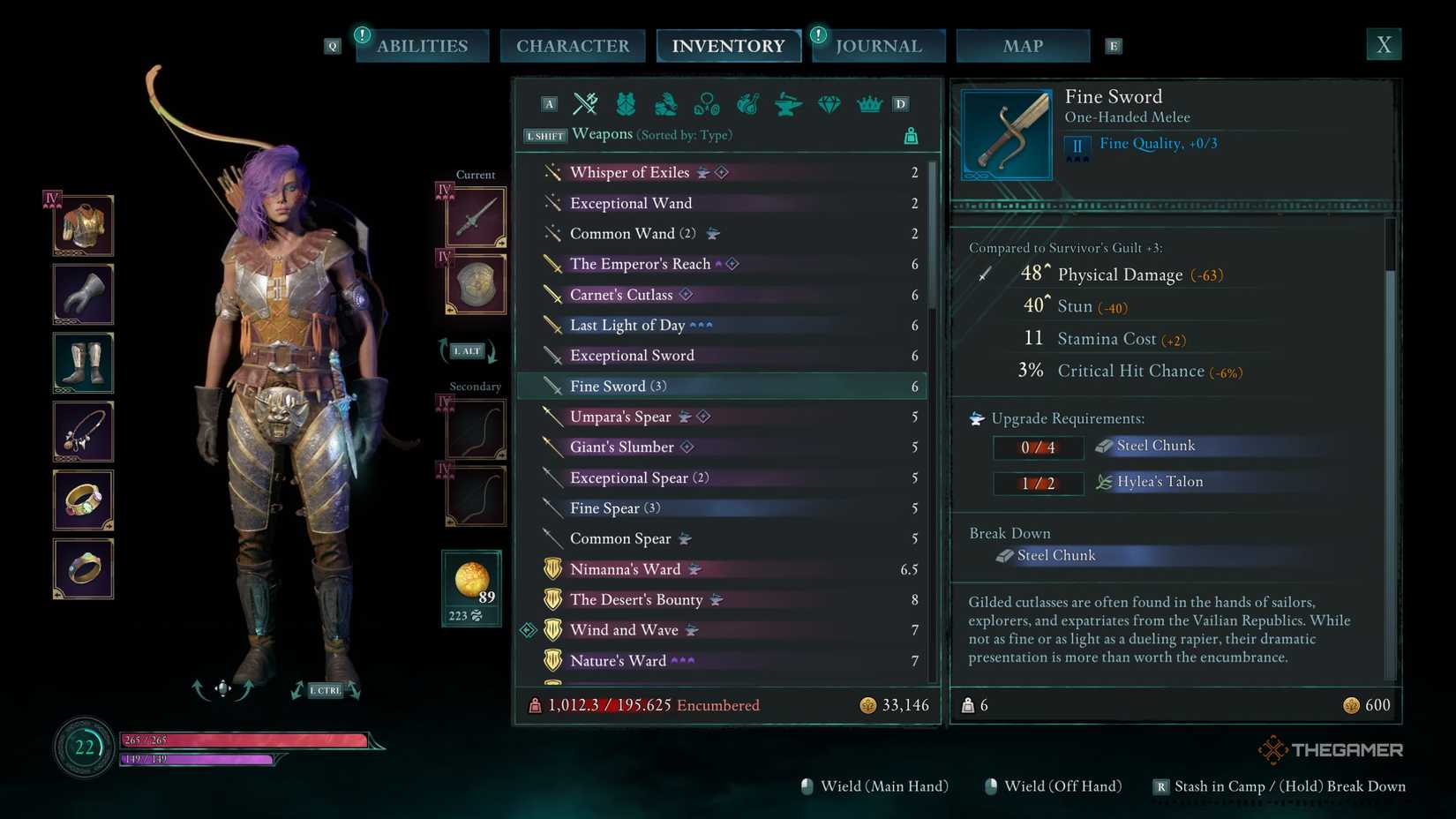Sort the weapon list by weight icon
Viewport: 1456px width, 819px height.
[x=910, y=134]
